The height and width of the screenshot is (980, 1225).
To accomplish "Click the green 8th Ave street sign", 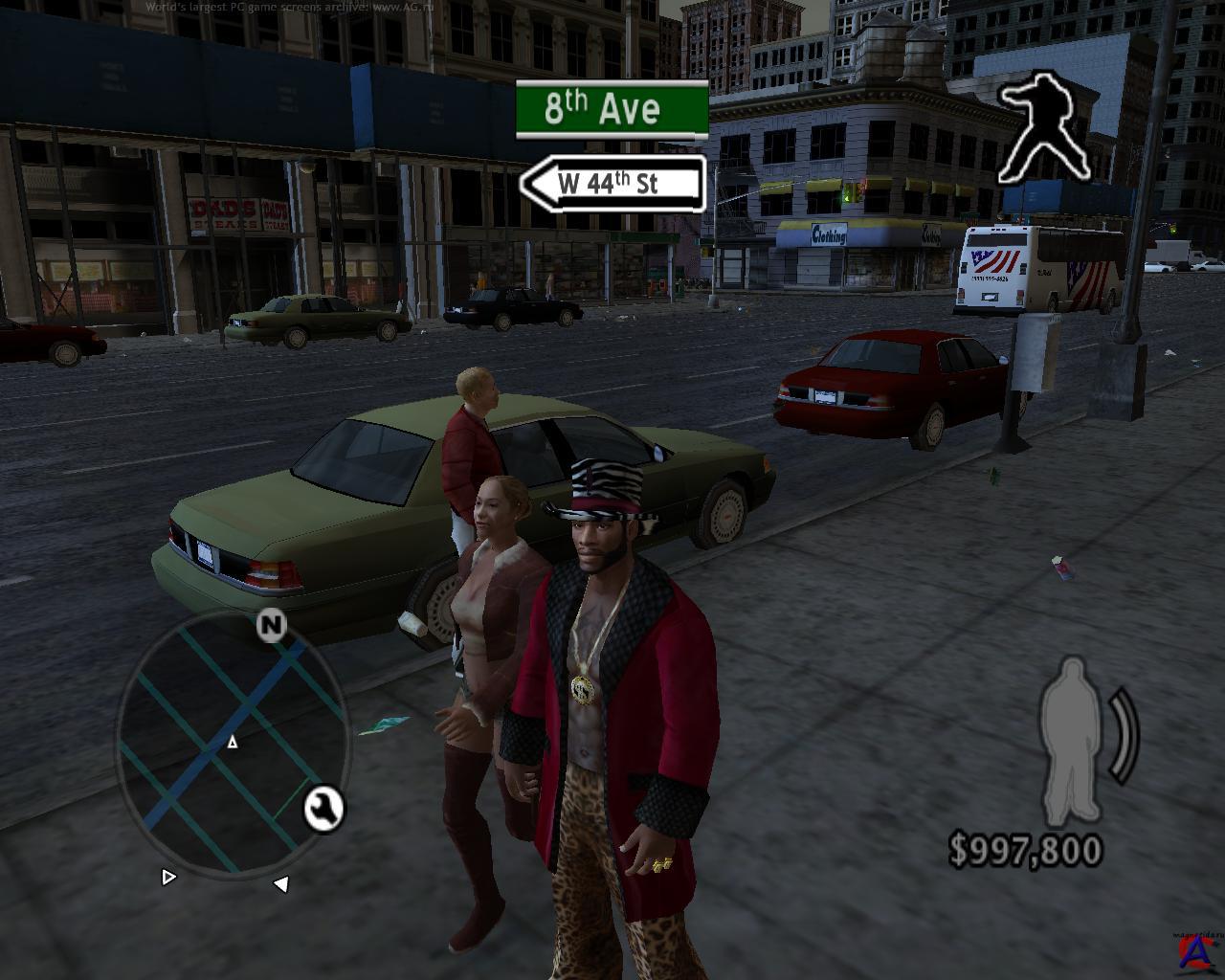I will [612, 109].
